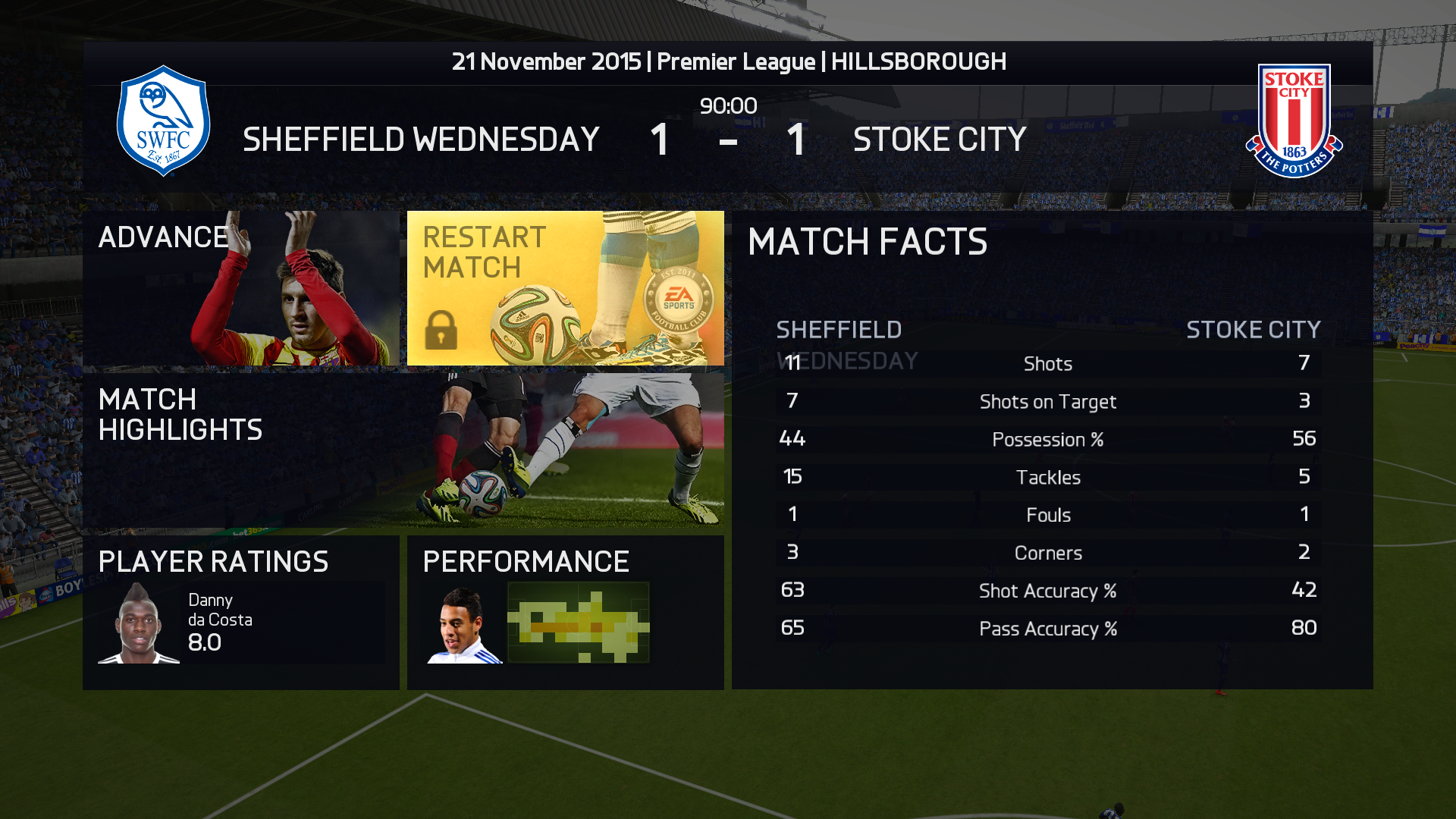View the Player Ratings panel
This screenshot has height=819, width=1456.
tap(241, 612)
